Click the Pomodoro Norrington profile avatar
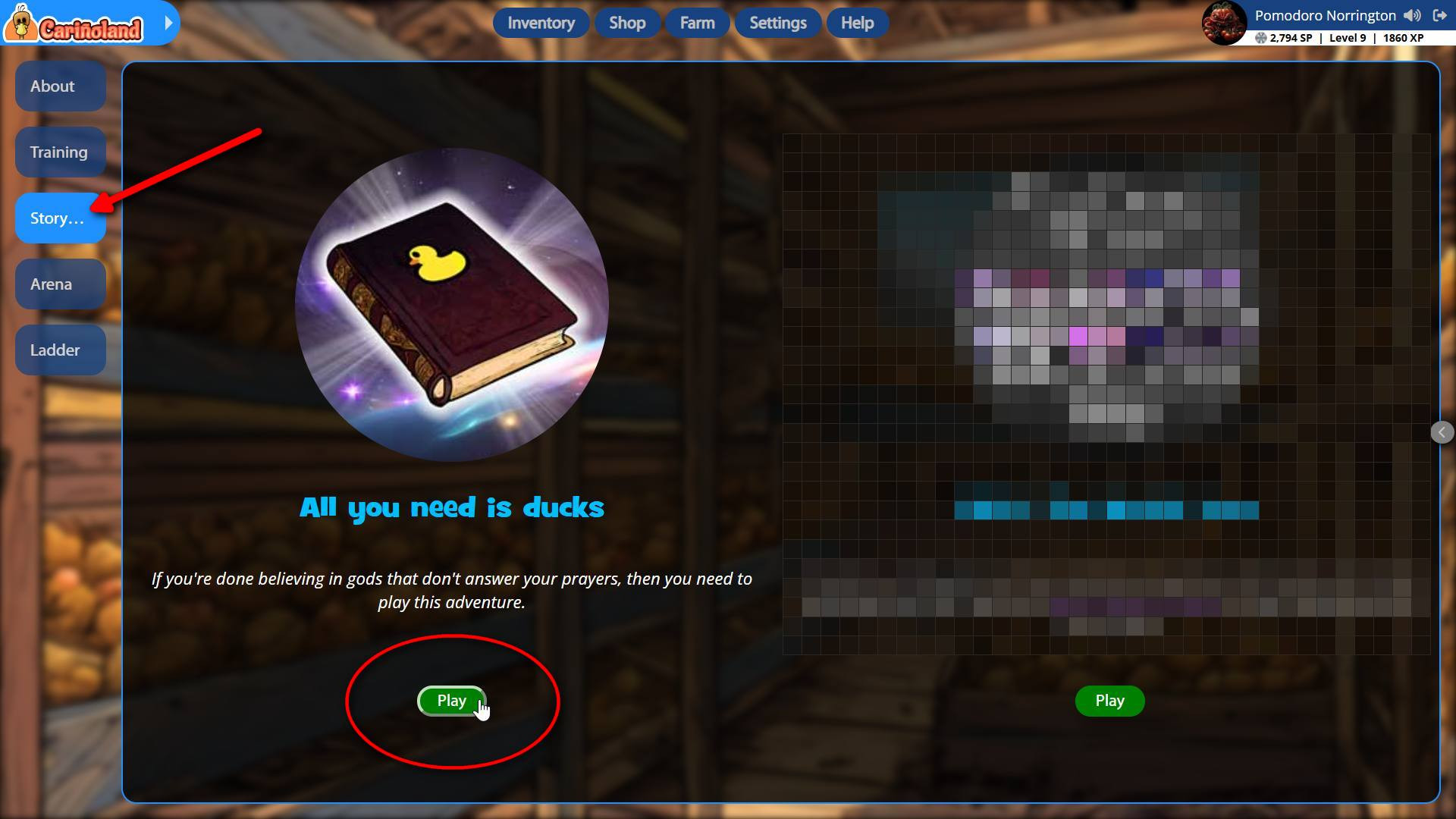The height and width of the screenshot is (819, 1456). [1224, 23]
